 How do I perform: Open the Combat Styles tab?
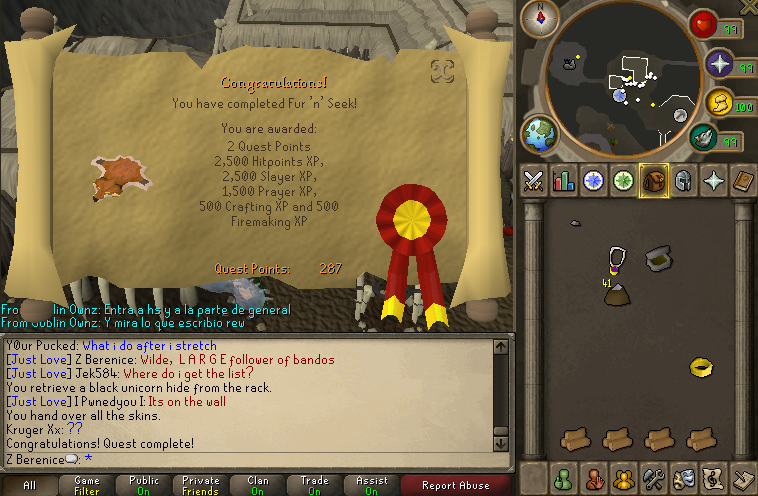coord(533,181)
